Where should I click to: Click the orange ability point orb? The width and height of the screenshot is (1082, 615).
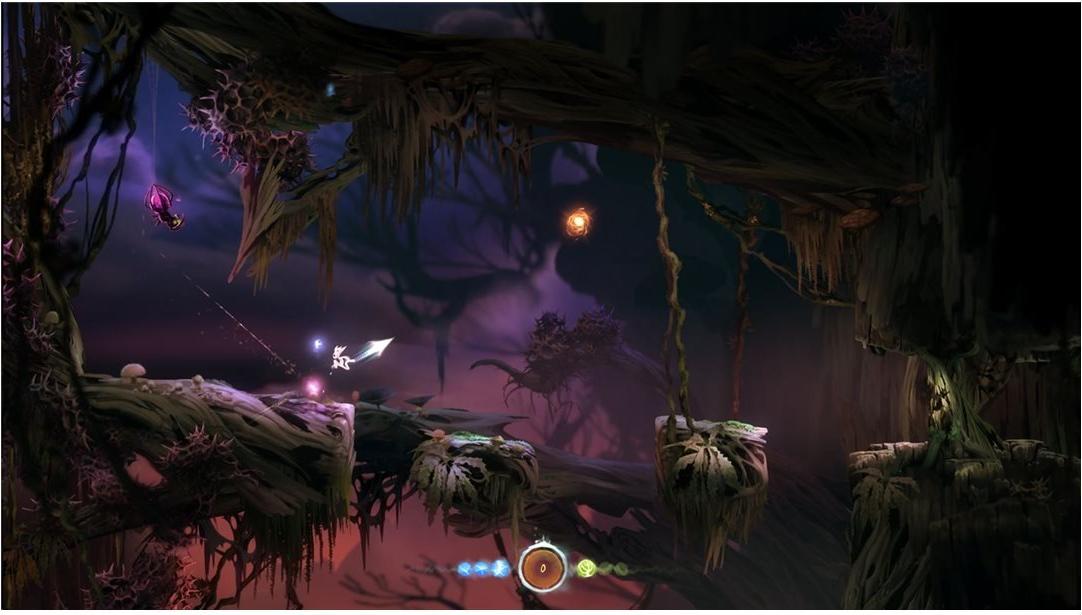click(x=578, y=222)
